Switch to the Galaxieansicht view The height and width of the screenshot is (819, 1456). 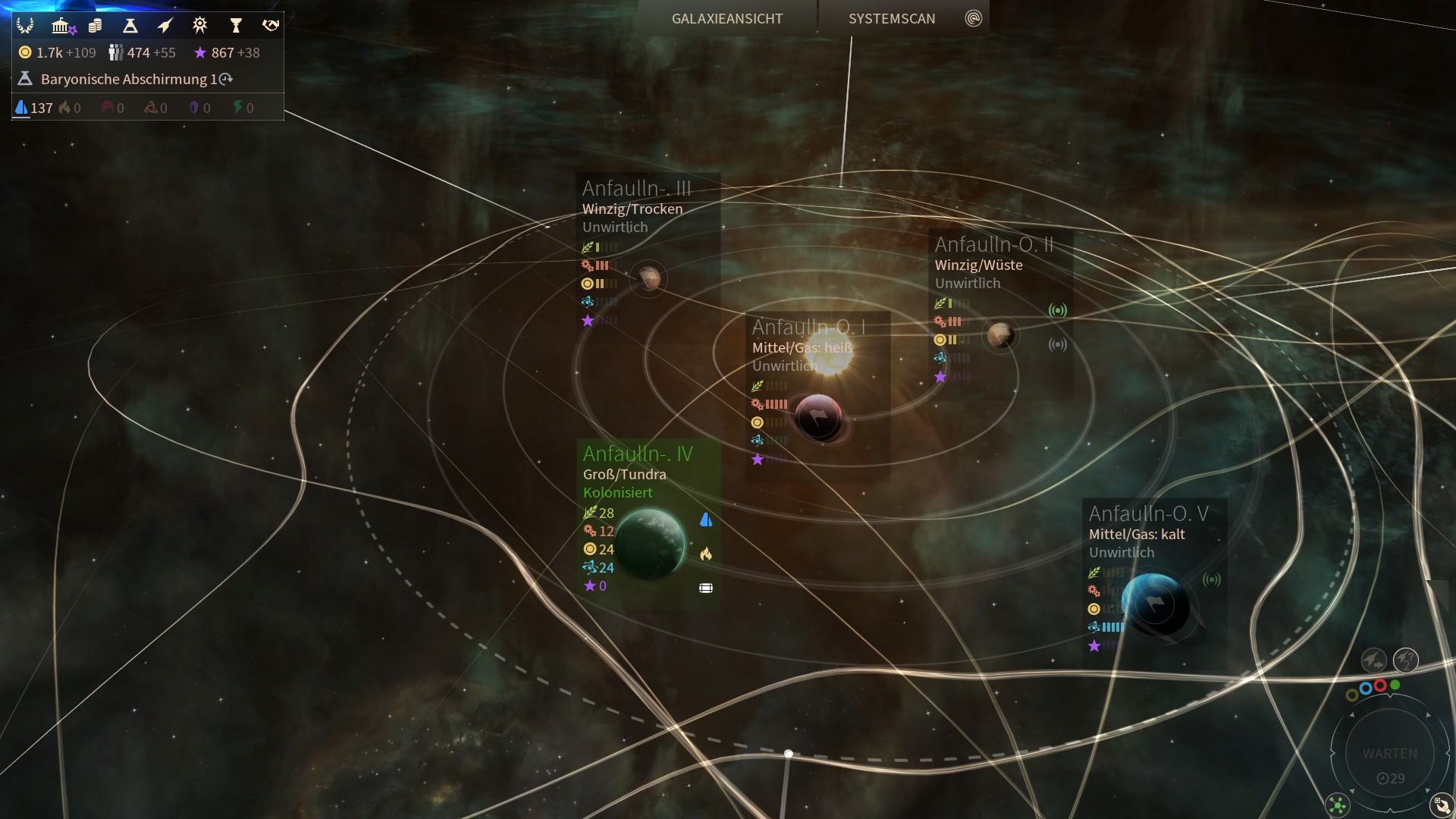(x=726, y=18)
